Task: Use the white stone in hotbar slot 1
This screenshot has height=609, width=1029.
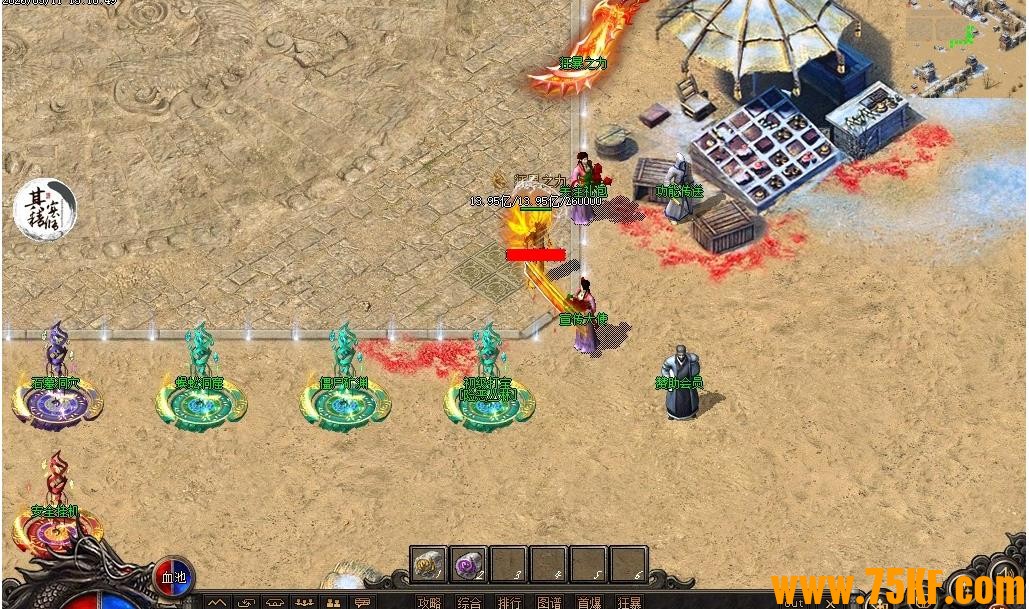Action: pyautogui.click(x=429, y=565)
